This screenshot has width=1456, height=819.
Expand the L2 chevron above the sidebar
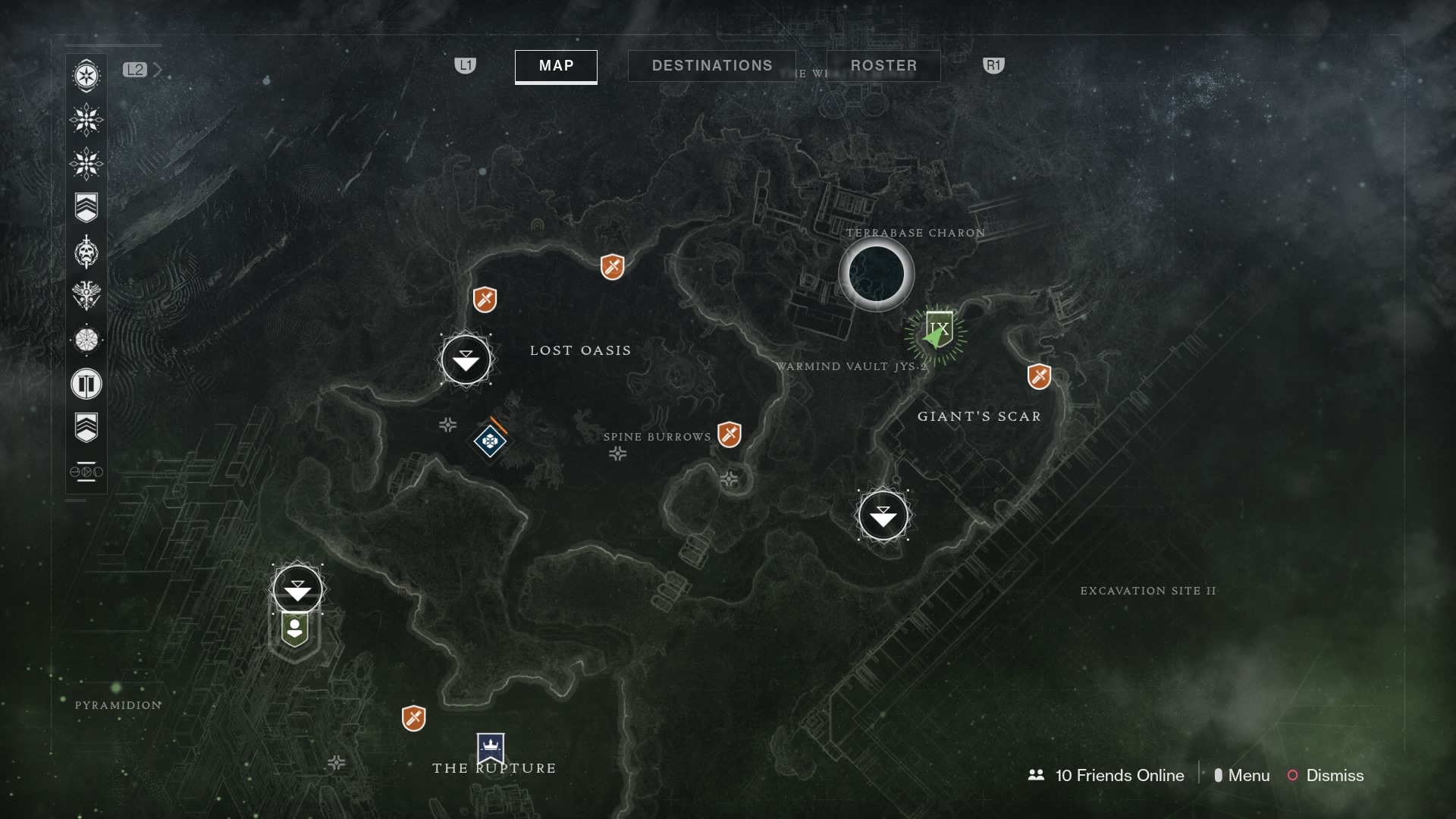[158, 69]
